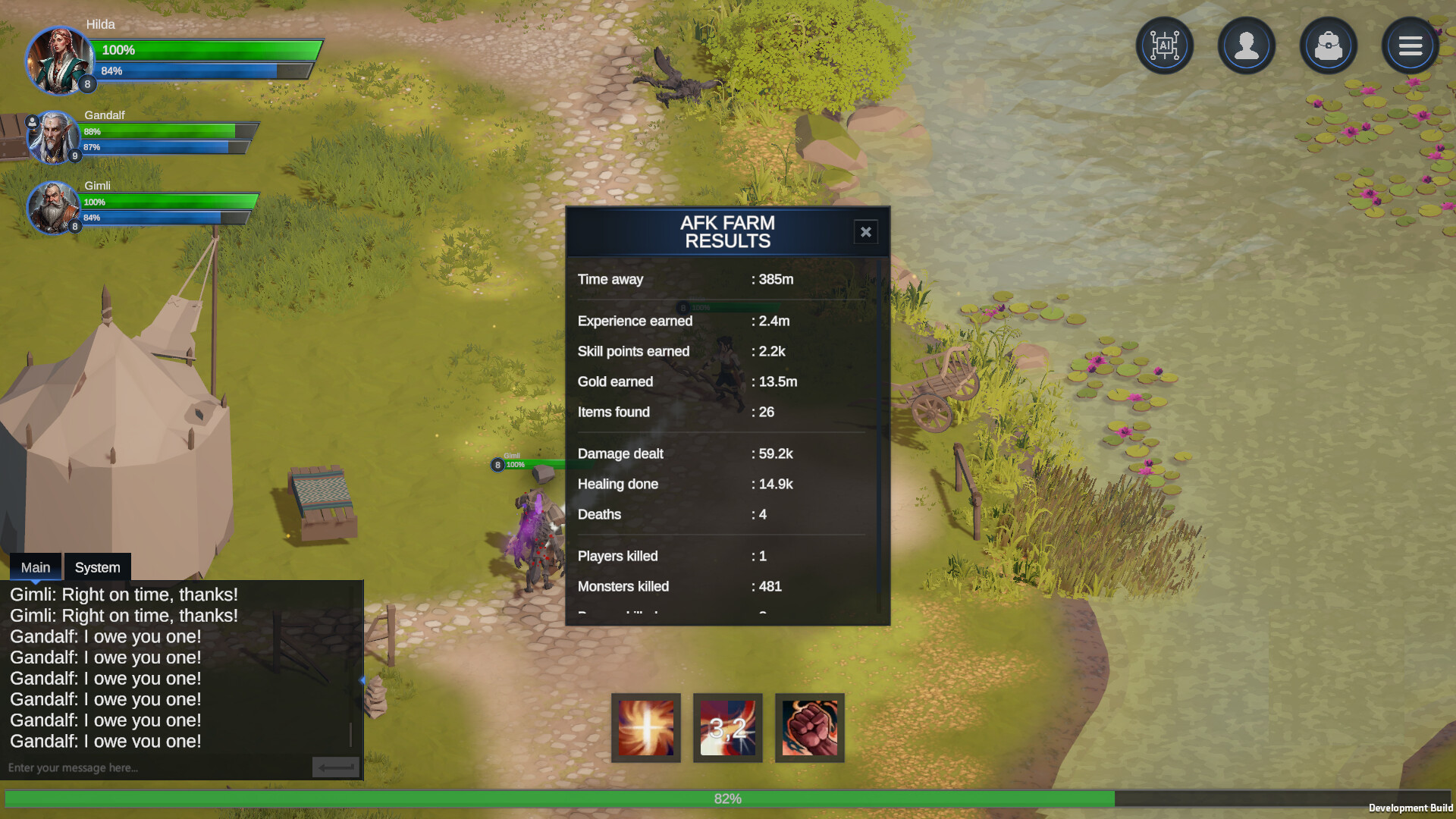The height and width of the screenshot is (819, 1456).
Task: Select Hilda's character portrait
Action: (59, 61)
